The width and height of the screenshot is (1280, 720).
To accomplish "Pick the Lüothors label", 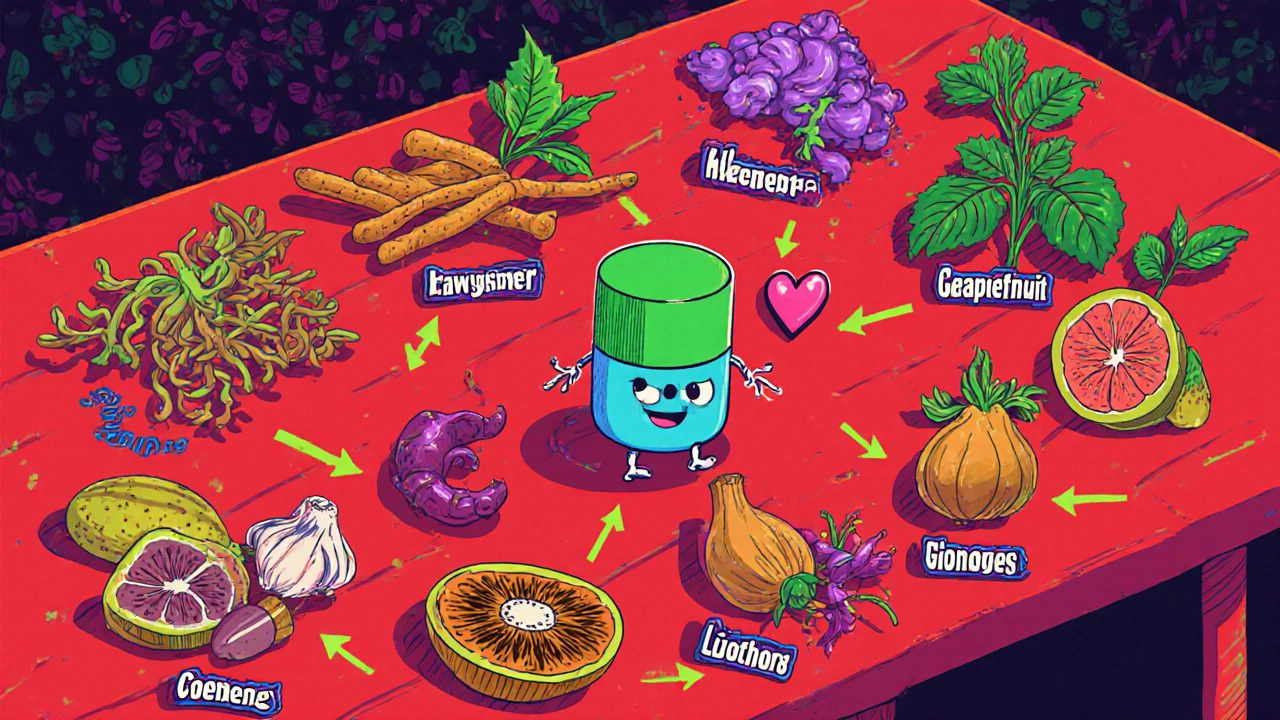I will click(748, 654).
